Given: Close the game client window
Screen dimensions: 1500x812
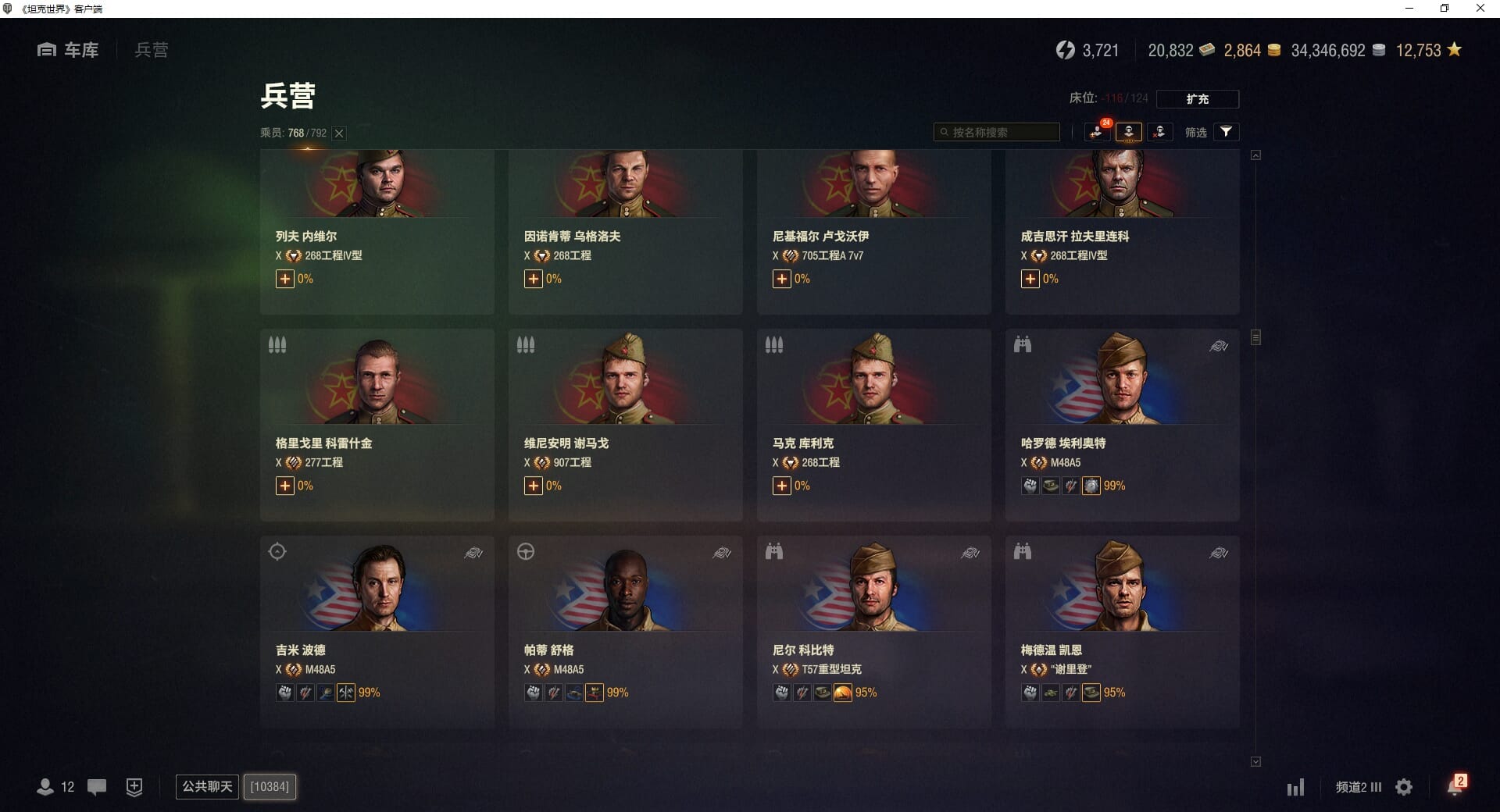Looking at the screenshot, I should 1480,9.
